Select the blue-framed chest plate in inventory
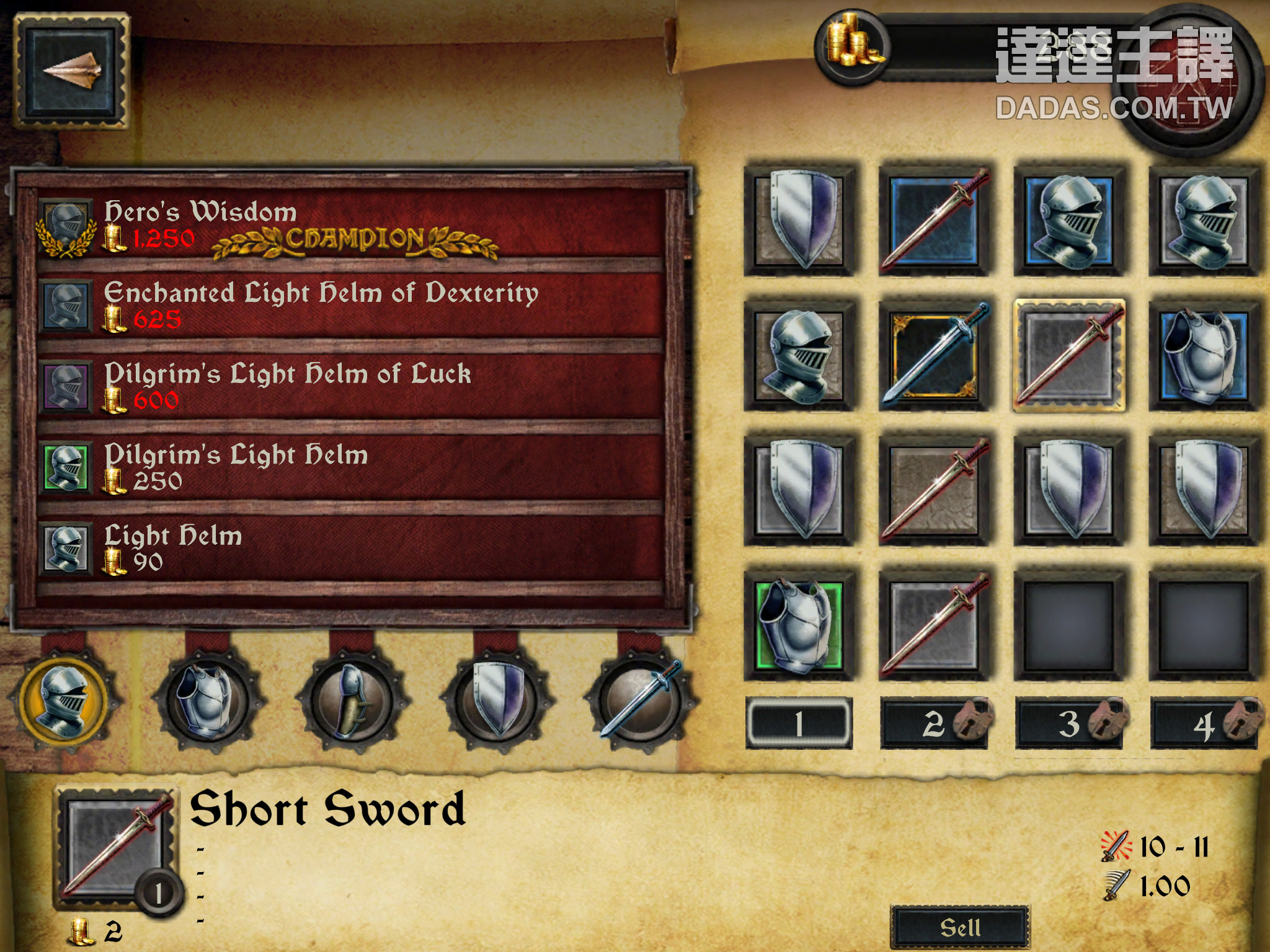 pyautogui.click(x=1204, y=355)
